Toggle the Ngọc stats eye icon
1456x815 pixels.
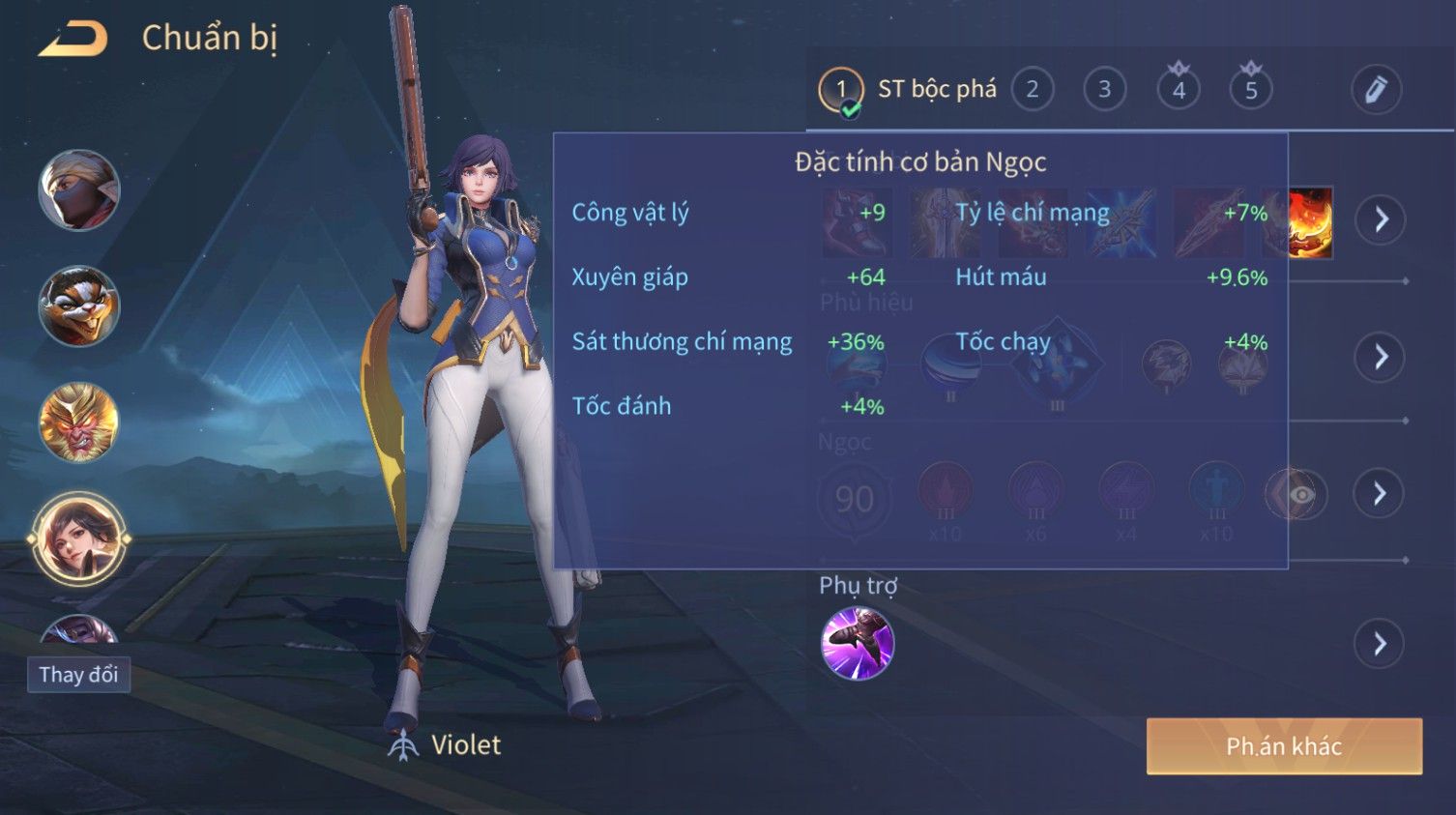[x=1299, y=495]
